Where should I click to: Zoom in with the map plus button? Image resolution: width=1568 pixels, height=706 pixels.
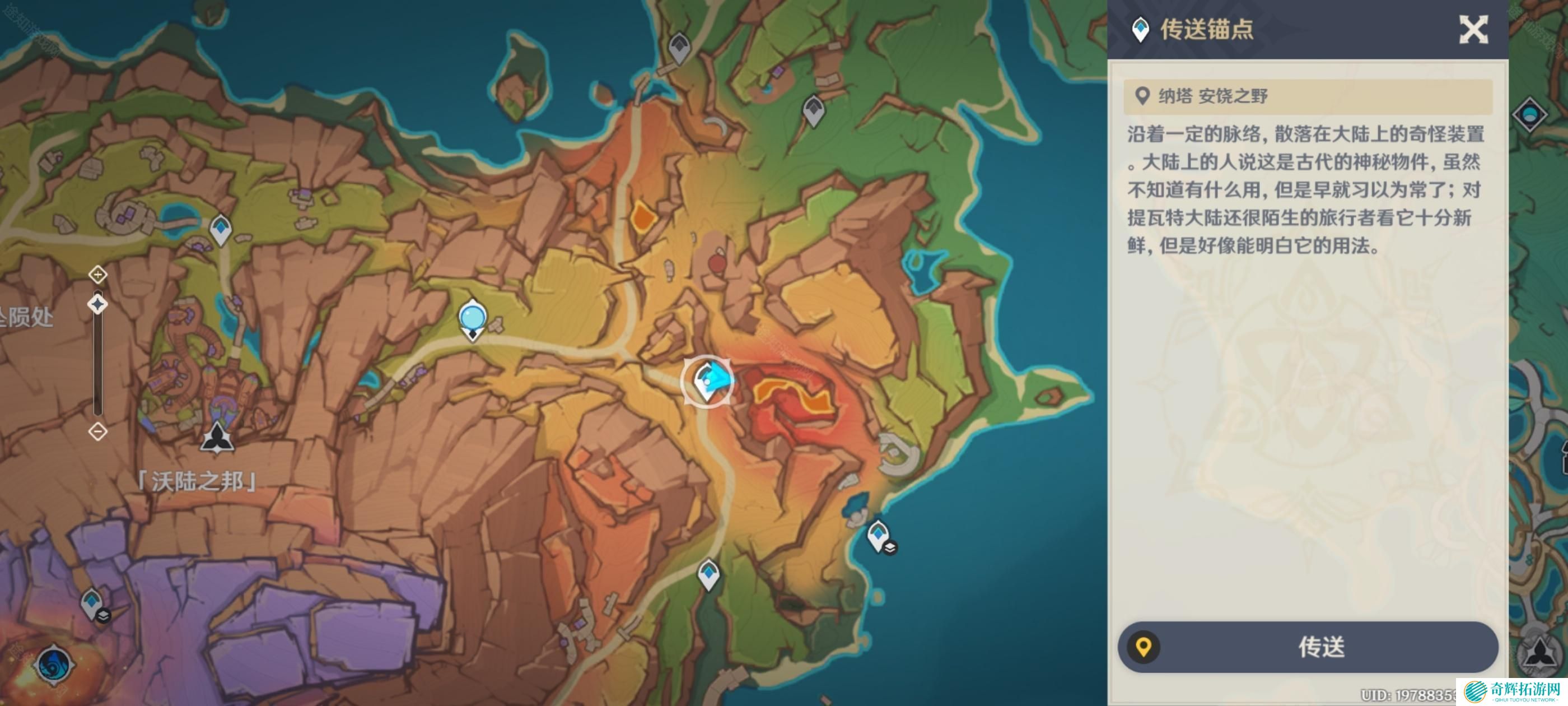(x=98, y=275)
